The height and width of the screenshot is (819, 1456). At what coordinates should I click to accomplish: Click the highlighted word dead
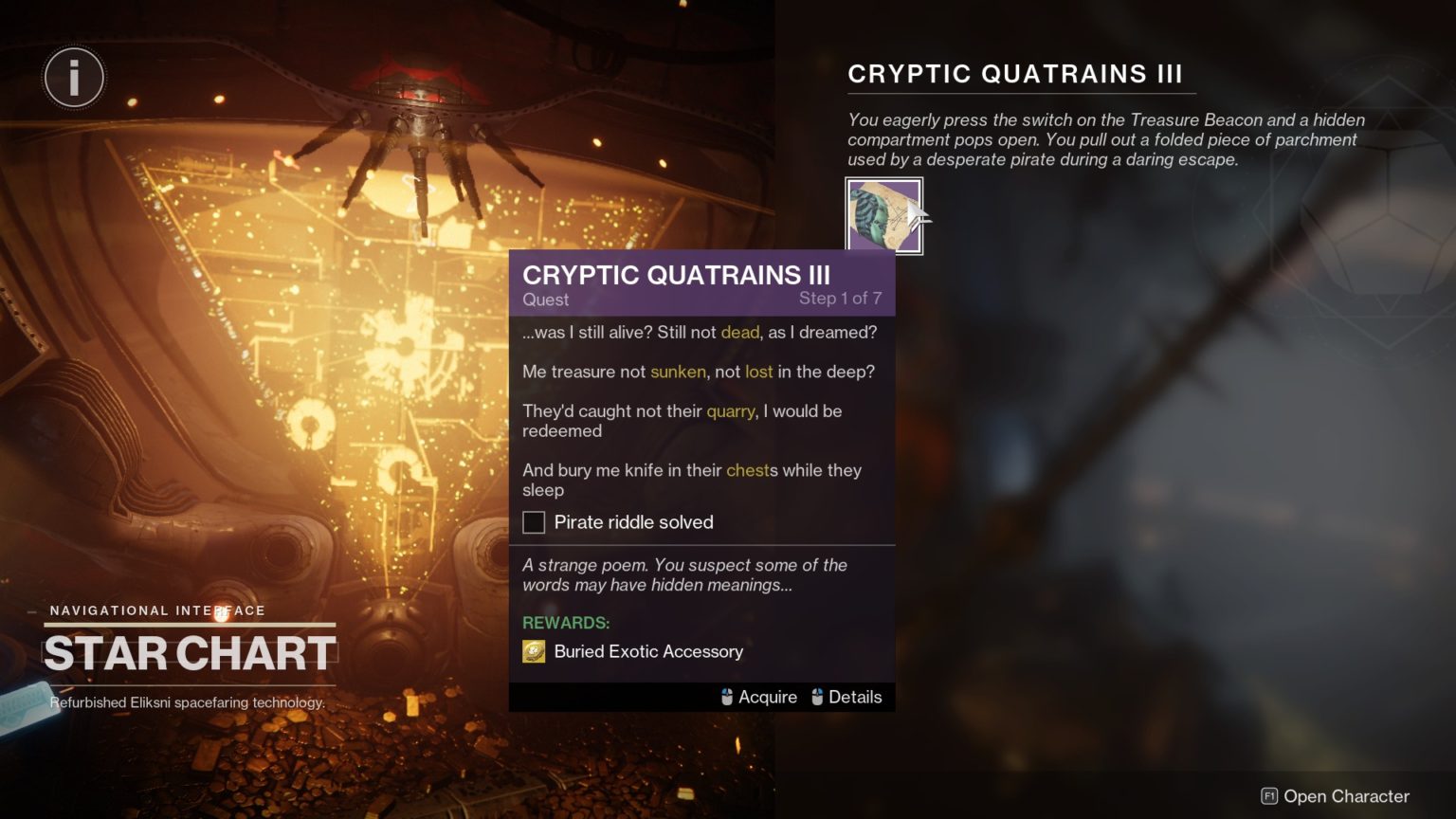pos(741,333)
